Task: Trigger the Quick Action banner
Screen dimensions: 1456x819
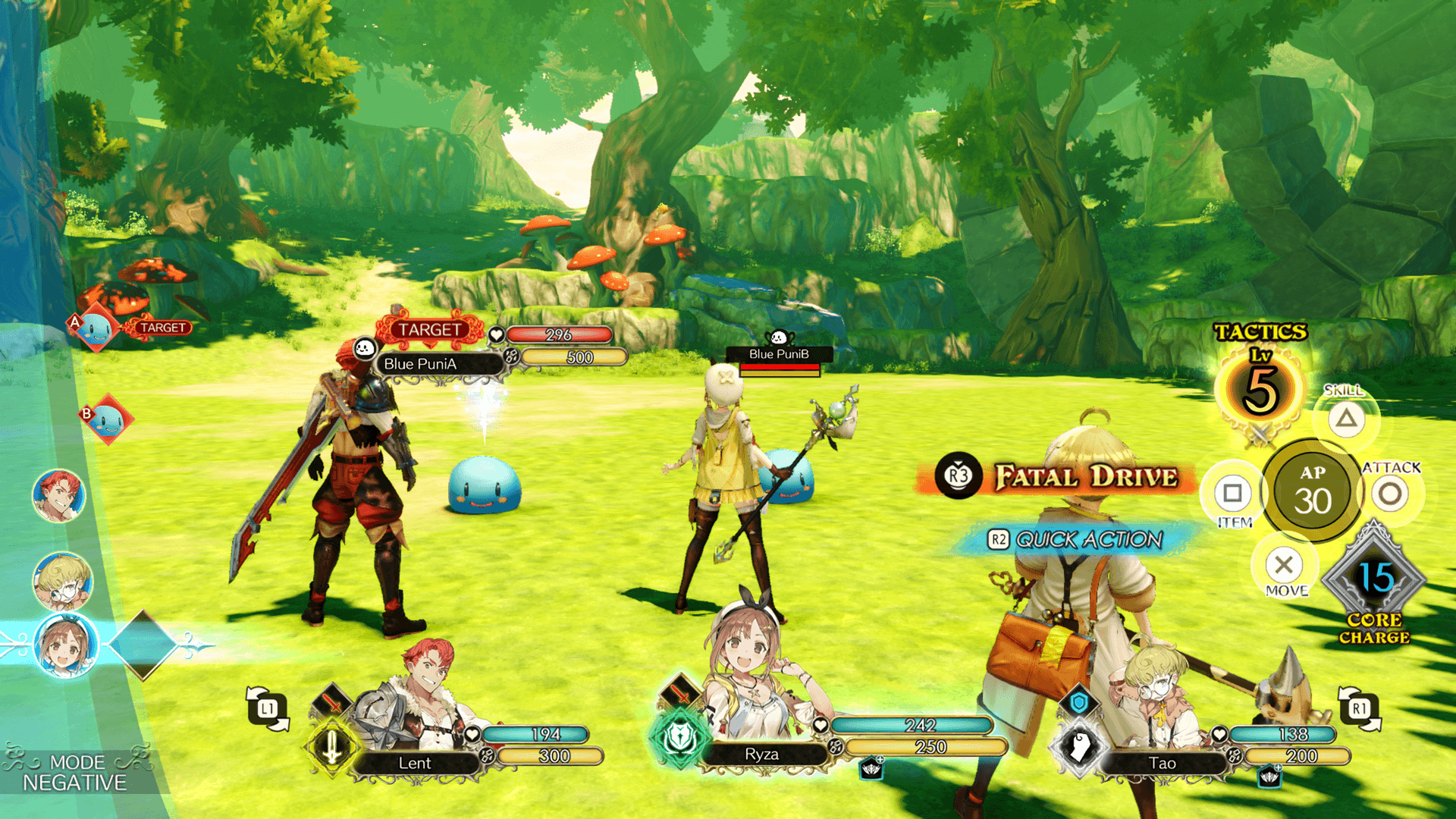Action: [1077, 539]
